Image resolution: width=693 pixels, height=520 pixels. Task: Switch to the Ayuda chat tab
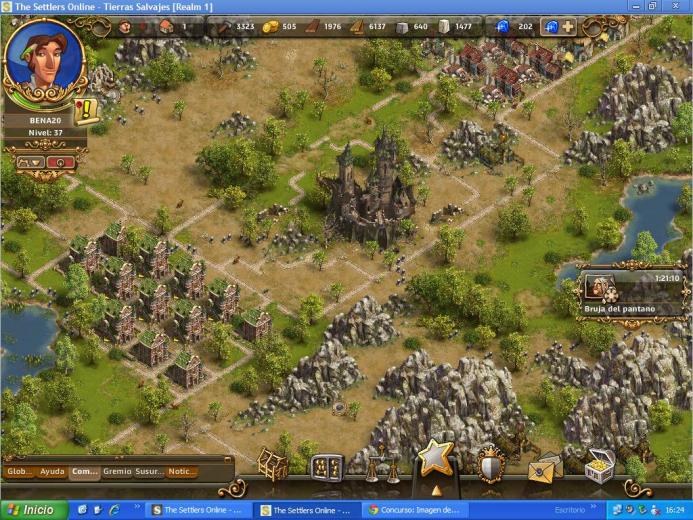click(52, 471)
